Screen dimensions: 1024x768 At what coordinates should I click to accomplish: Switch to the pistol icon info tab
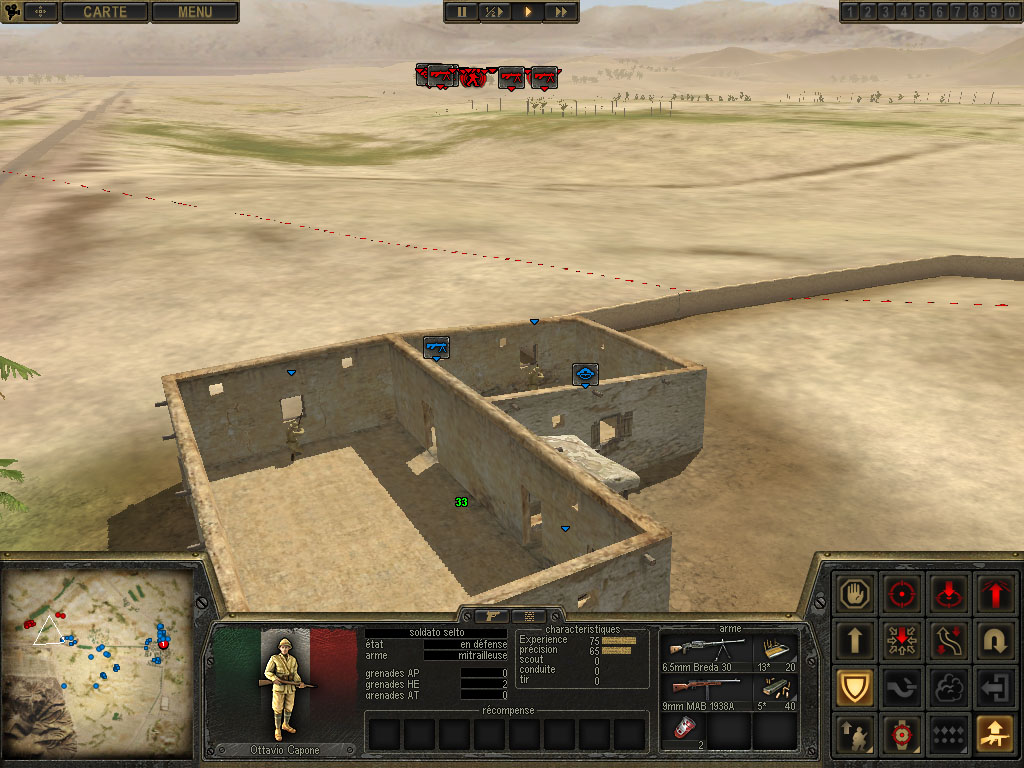pos(493,616)
